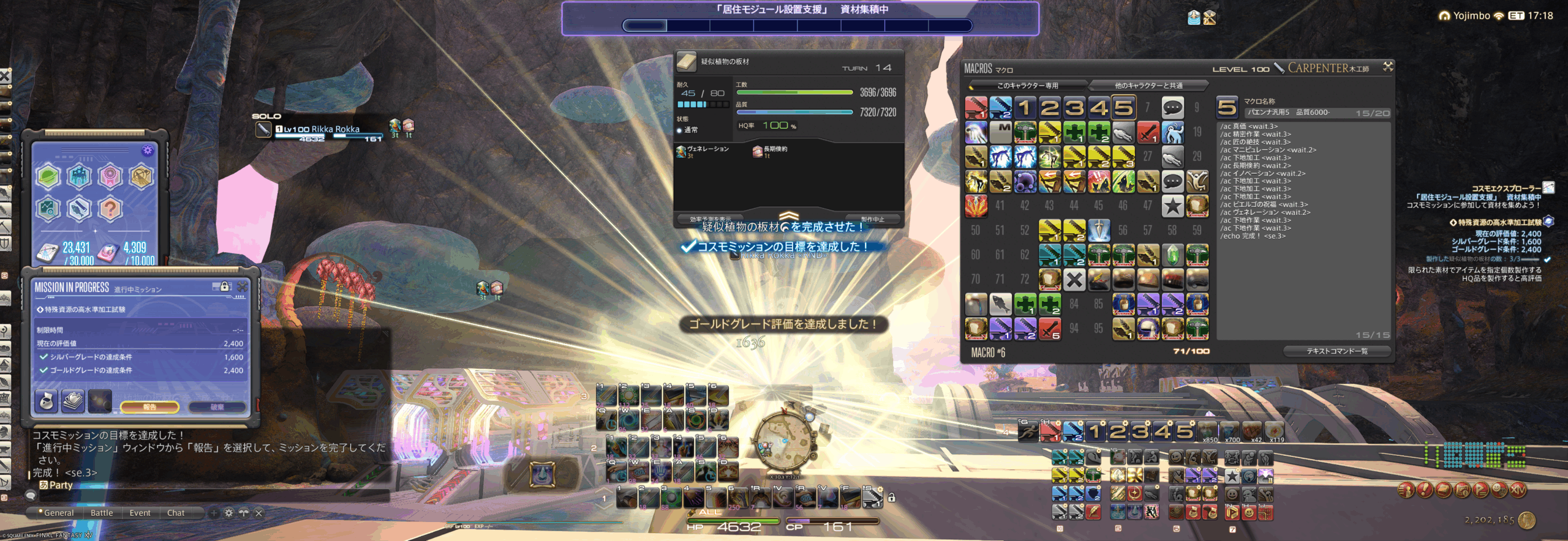Select the number 3 macro slot
Viewport: 1568px width, 541px height.
click(1074, 108)
